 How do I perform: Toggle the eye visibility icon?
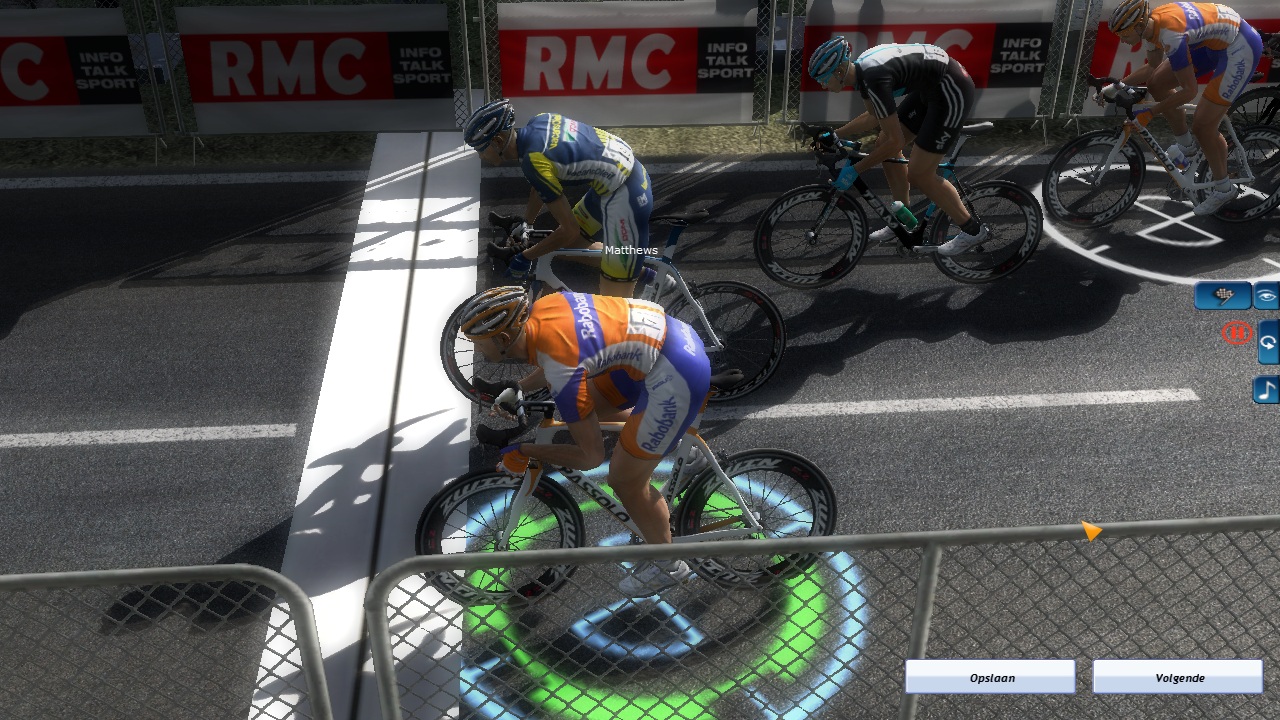[1267, 296]
